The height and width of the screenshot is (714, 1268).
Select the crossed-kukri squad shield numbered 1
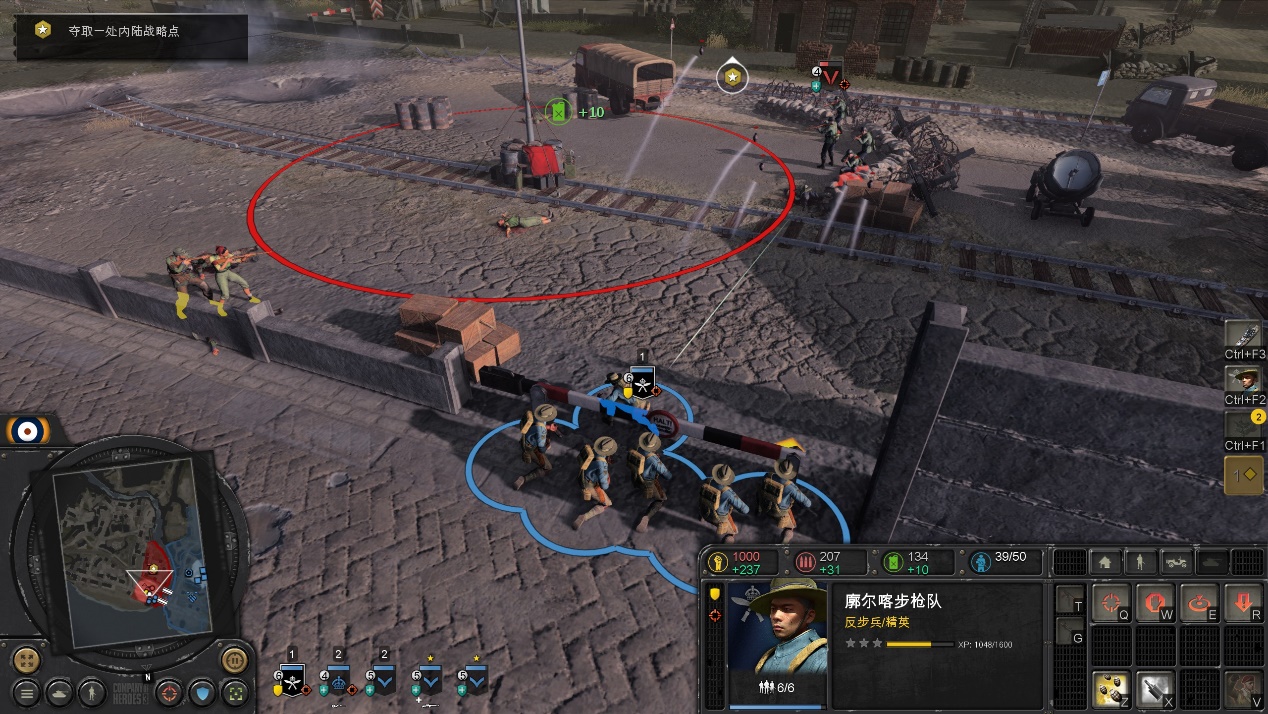291,682
